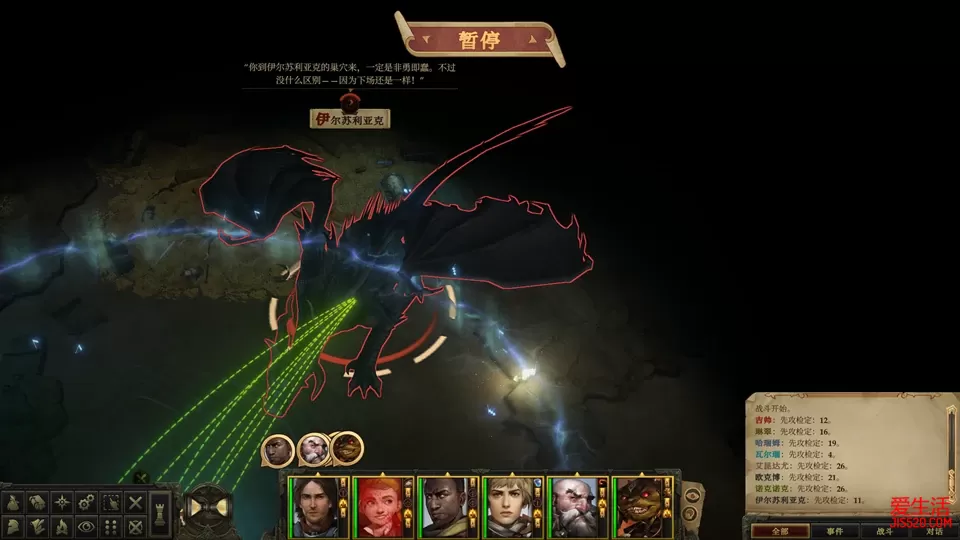This screenshot has height=540, width=960.
Task: Switch combat log to 战斗 tab
Action: pos(884,531)
